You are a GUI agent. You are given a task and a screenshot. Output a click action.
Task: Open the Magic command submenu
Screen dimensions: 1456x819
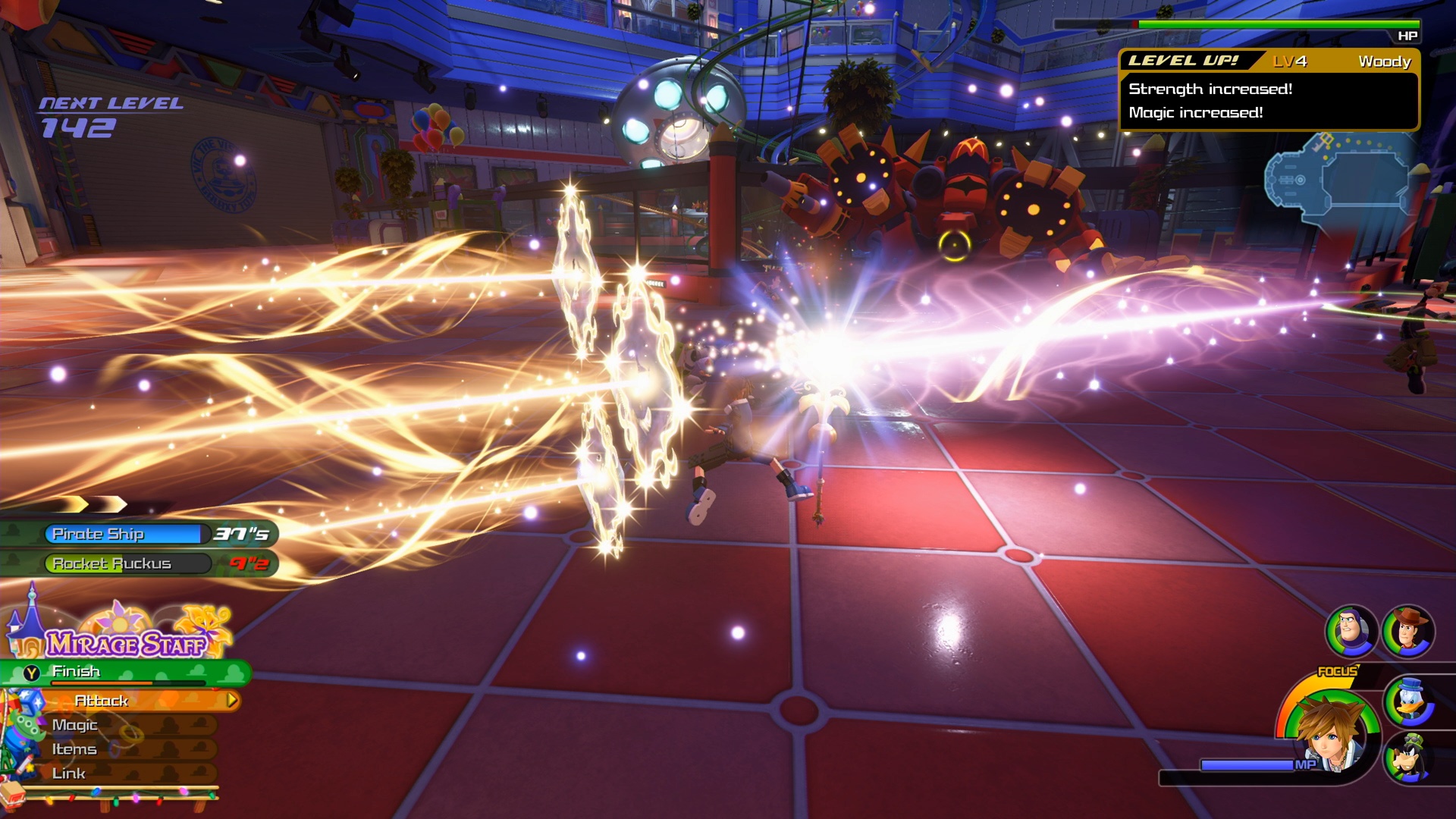pos(76,725)
